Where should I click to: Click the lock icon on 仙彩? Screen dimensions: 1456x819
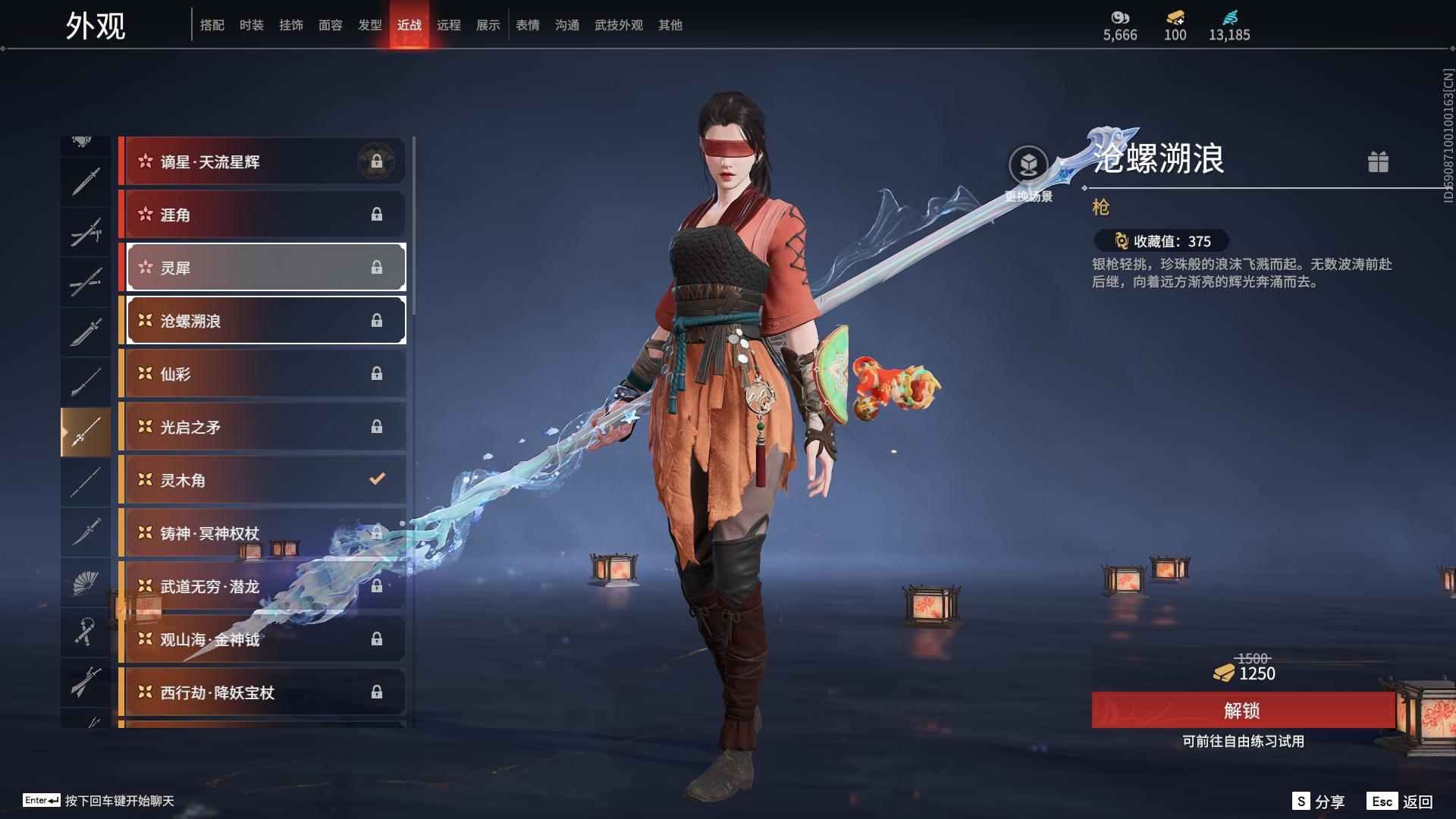pos(377,373)
